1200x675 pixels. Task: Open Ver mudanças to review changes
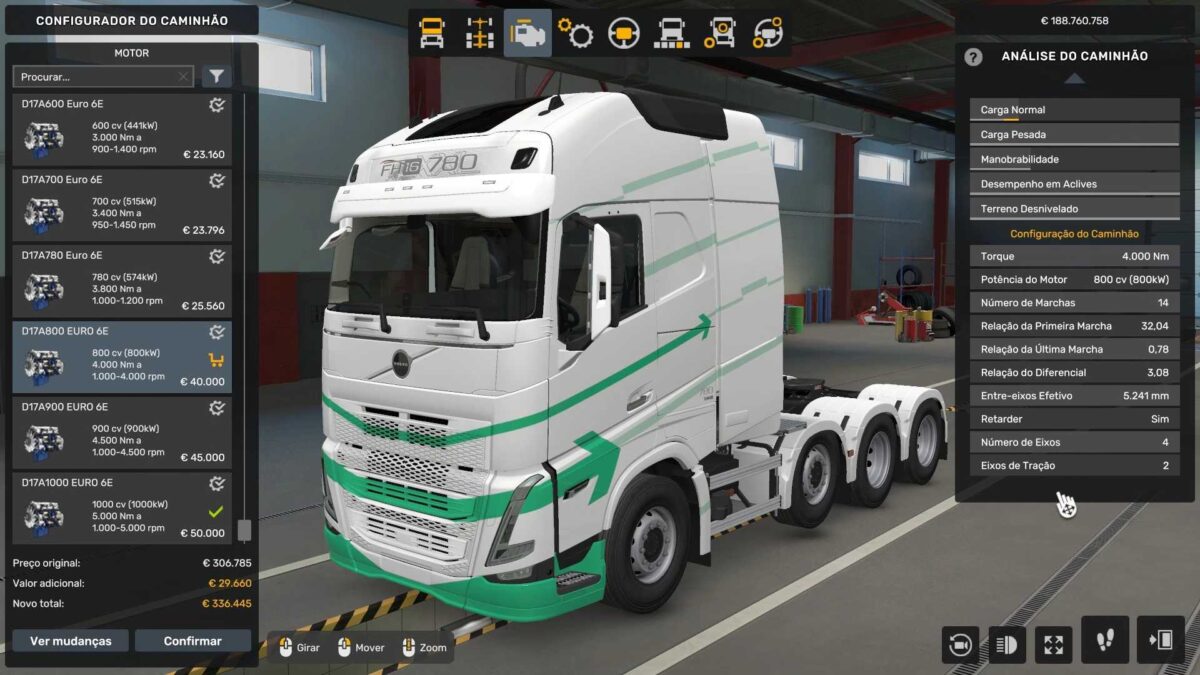click(x=71, y=641)
